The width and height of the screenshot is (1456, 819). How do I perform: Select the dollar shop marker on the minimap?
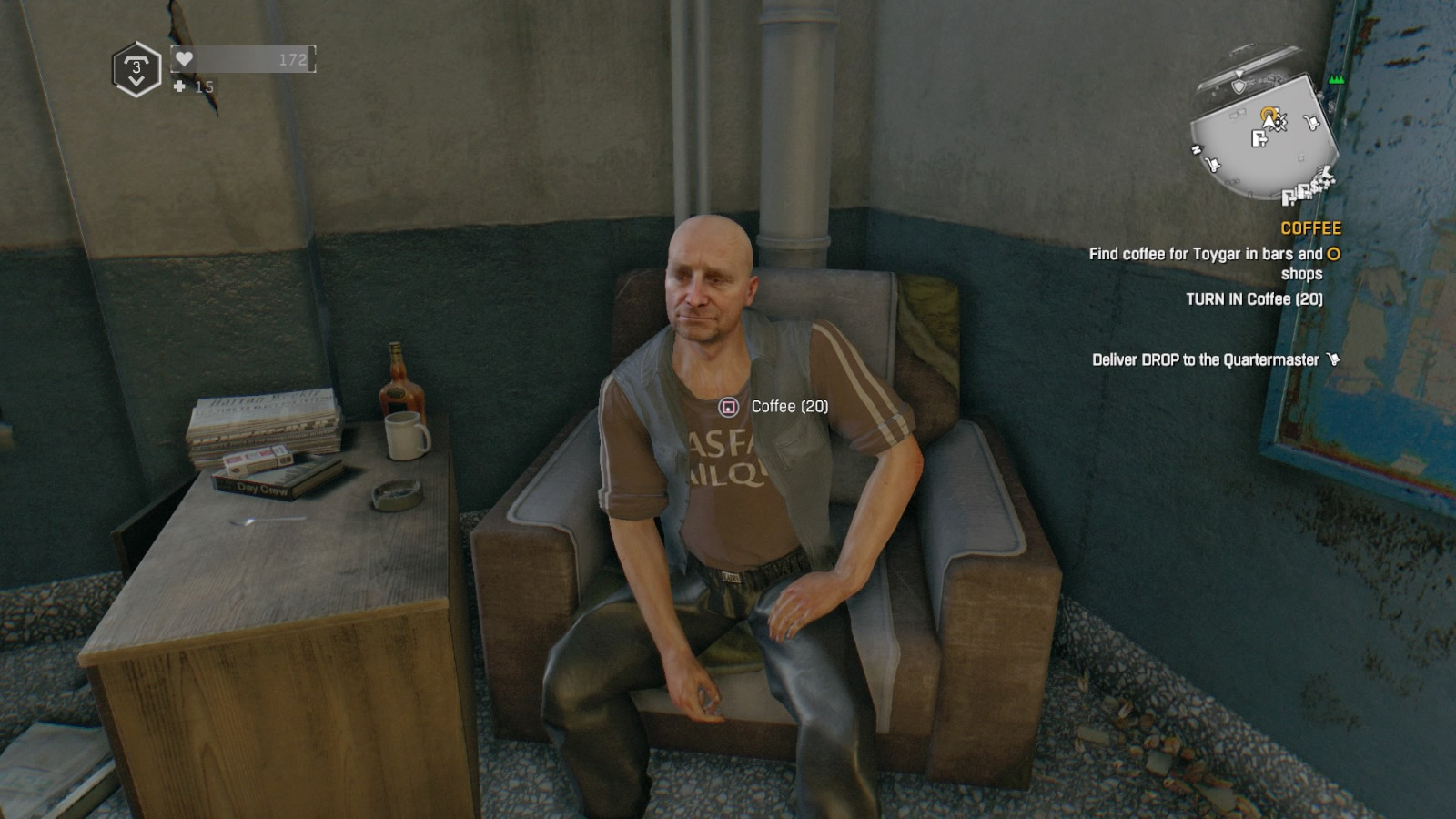pos(1314,187)
